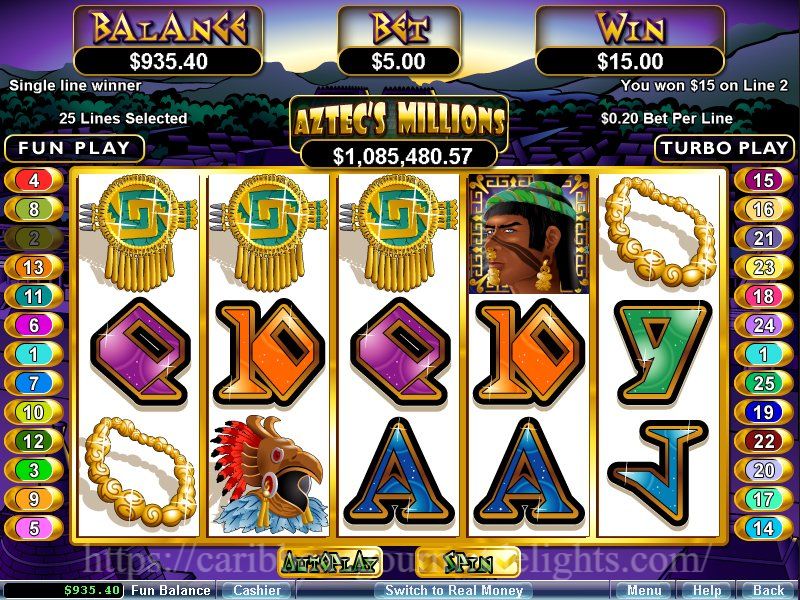The height and width of the screenshot is (600, 800).
Task: Click payline 21 marker
Action: 763,238
